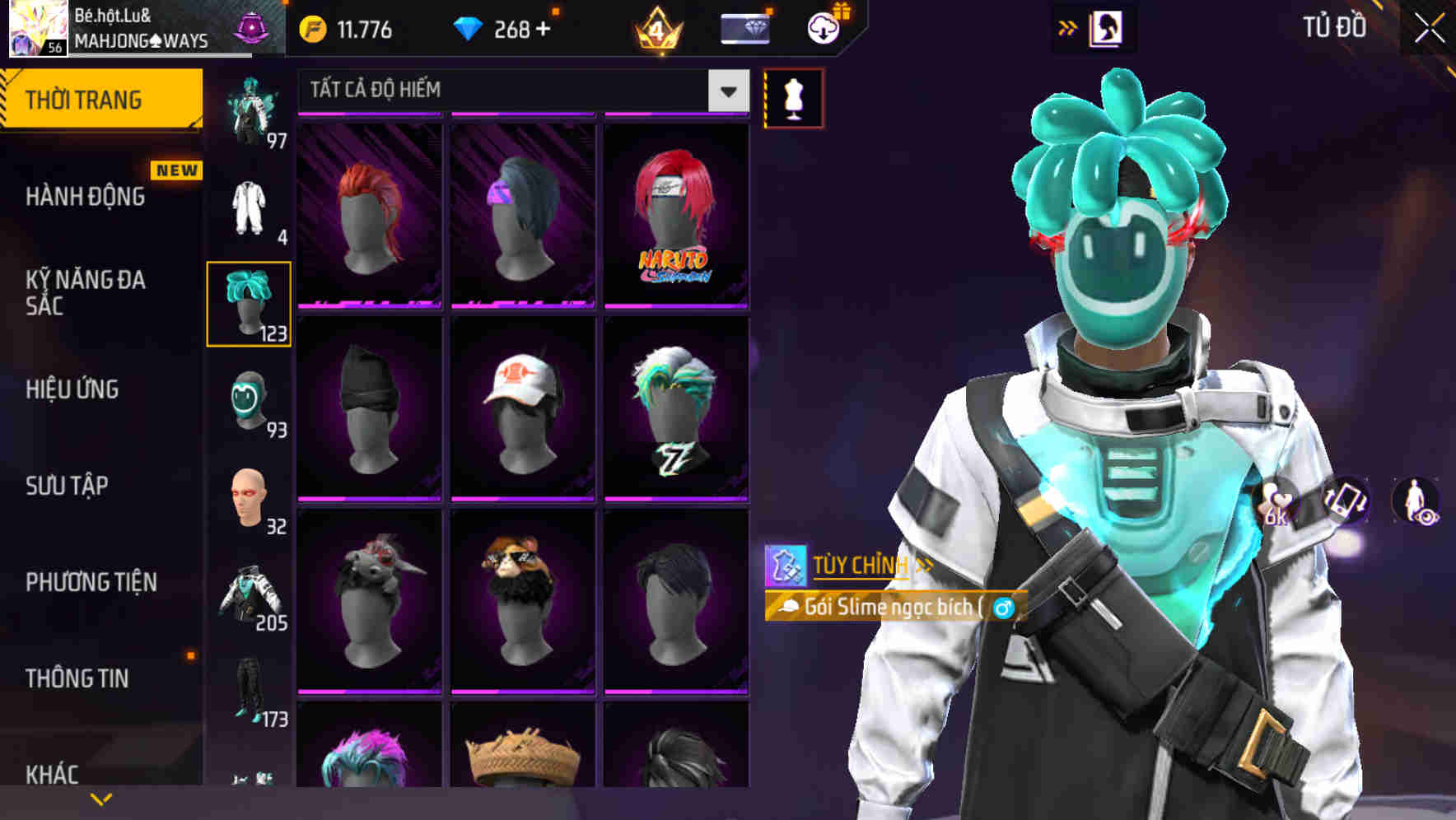Click the double-arrow collapse chevron in top bar
Viewport: 1456px width, 820px height.
click(x=1066, y=27)
